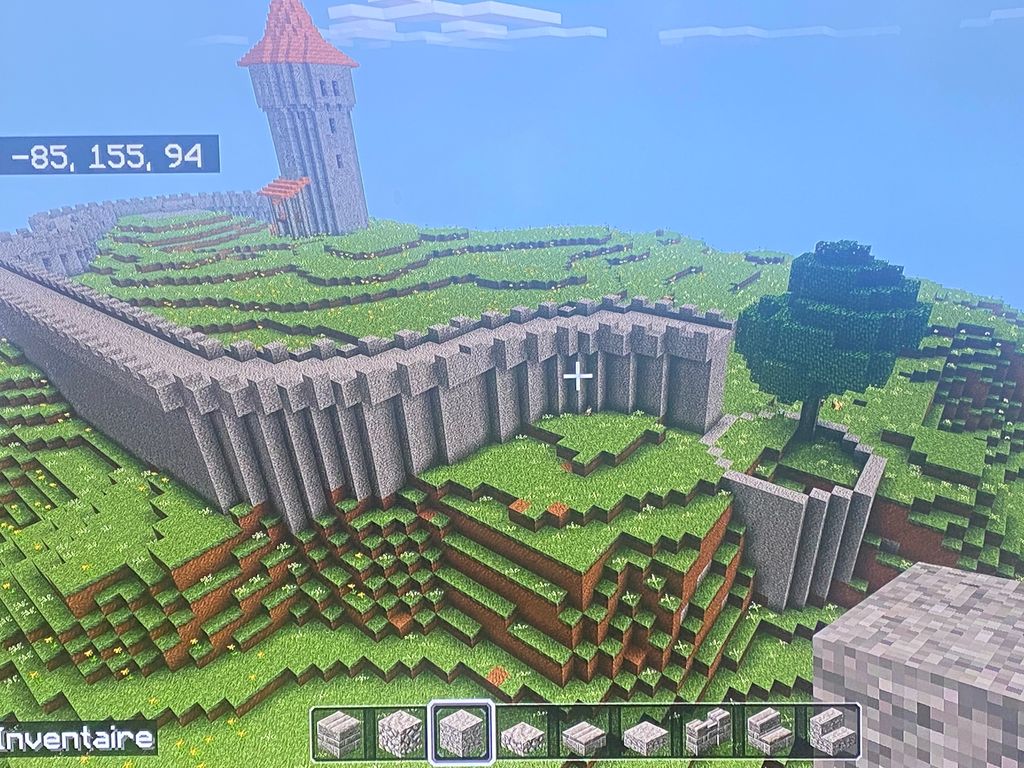
Task: Choose the stone brick wall slot
Action: 709,733
